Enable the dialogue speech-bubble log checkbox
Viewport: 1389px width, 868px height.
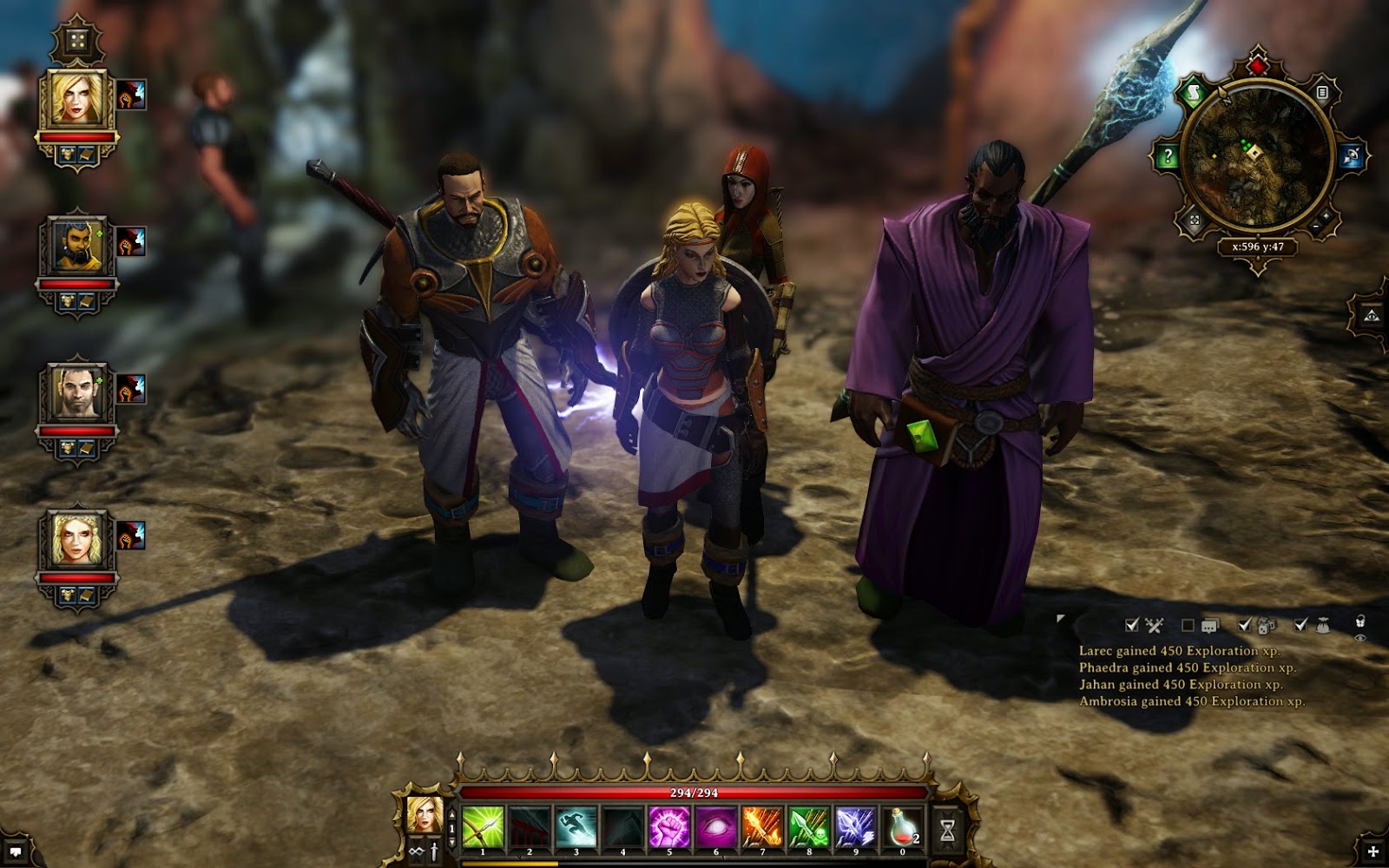1188,625
